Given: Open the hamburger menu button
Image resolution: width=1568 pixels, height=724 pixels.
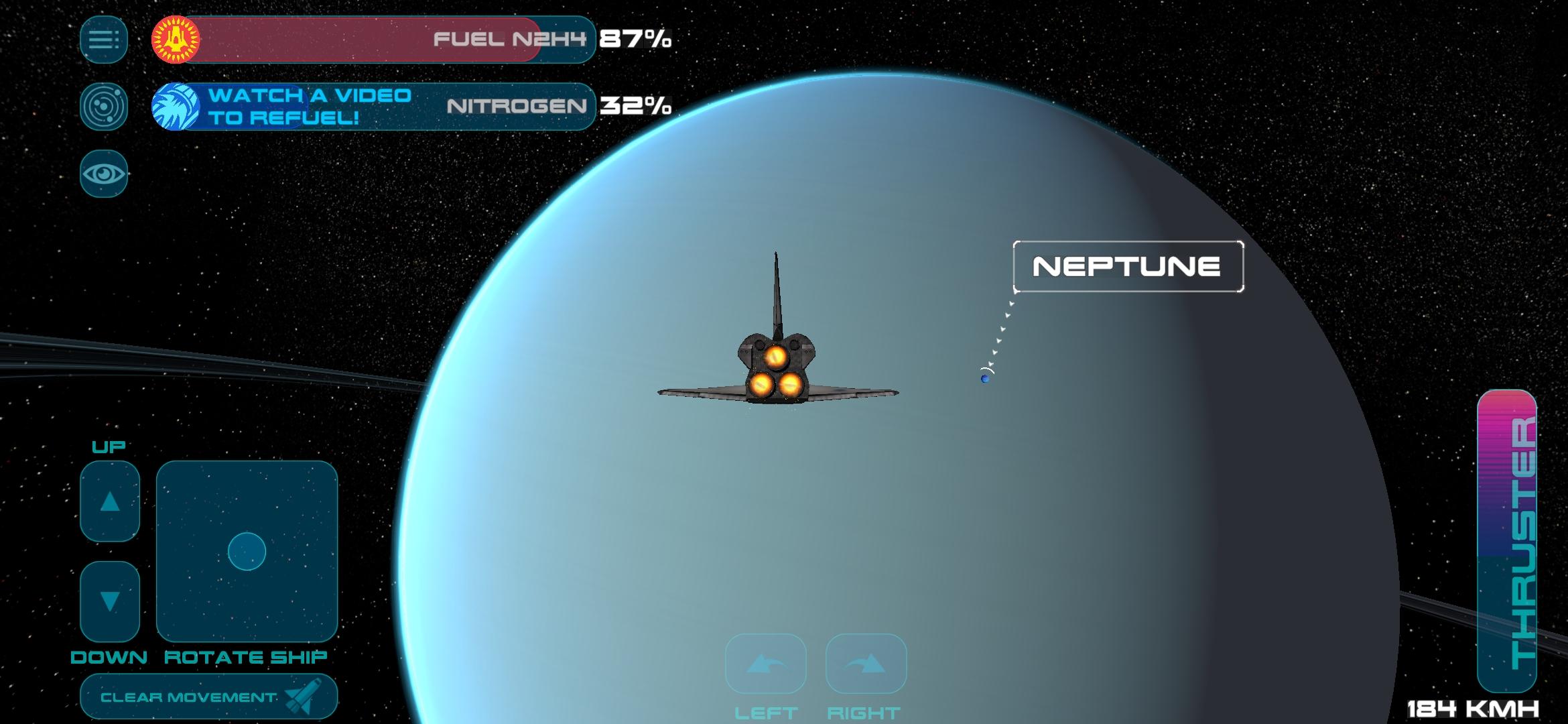Looking at the screenshot, I should click(104, 40).
